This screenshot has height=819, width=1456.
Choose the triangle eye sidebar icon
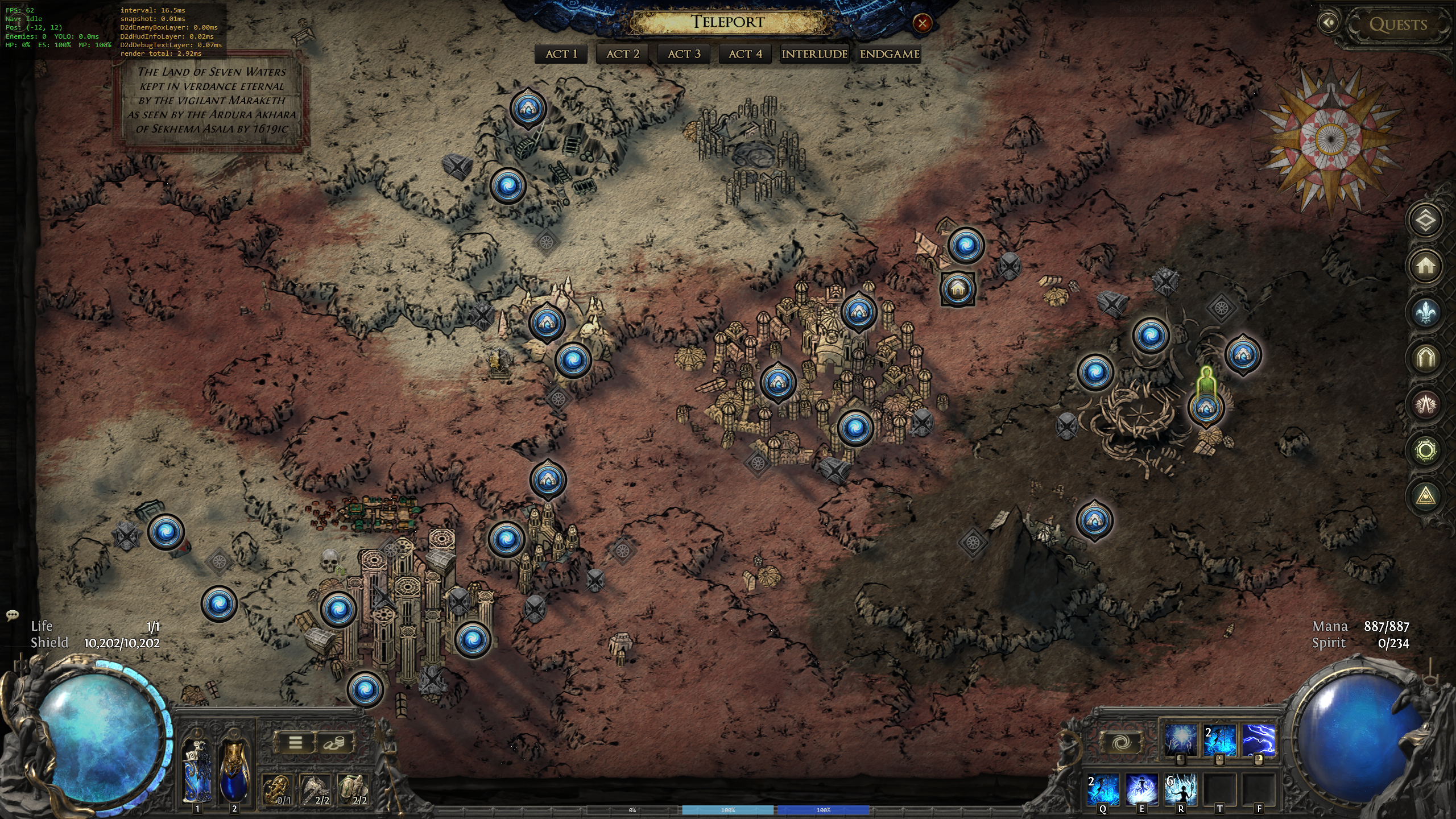[1425, 497]
